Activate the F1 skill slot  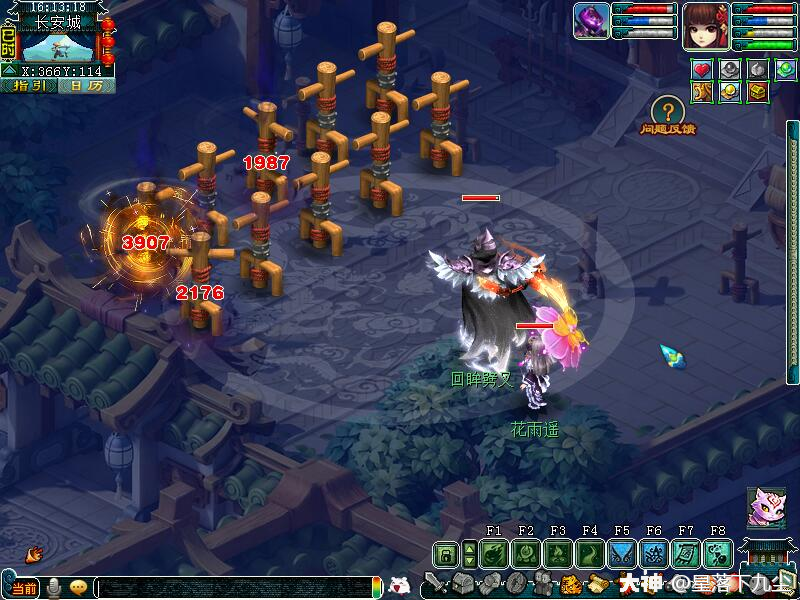point(493,554)
